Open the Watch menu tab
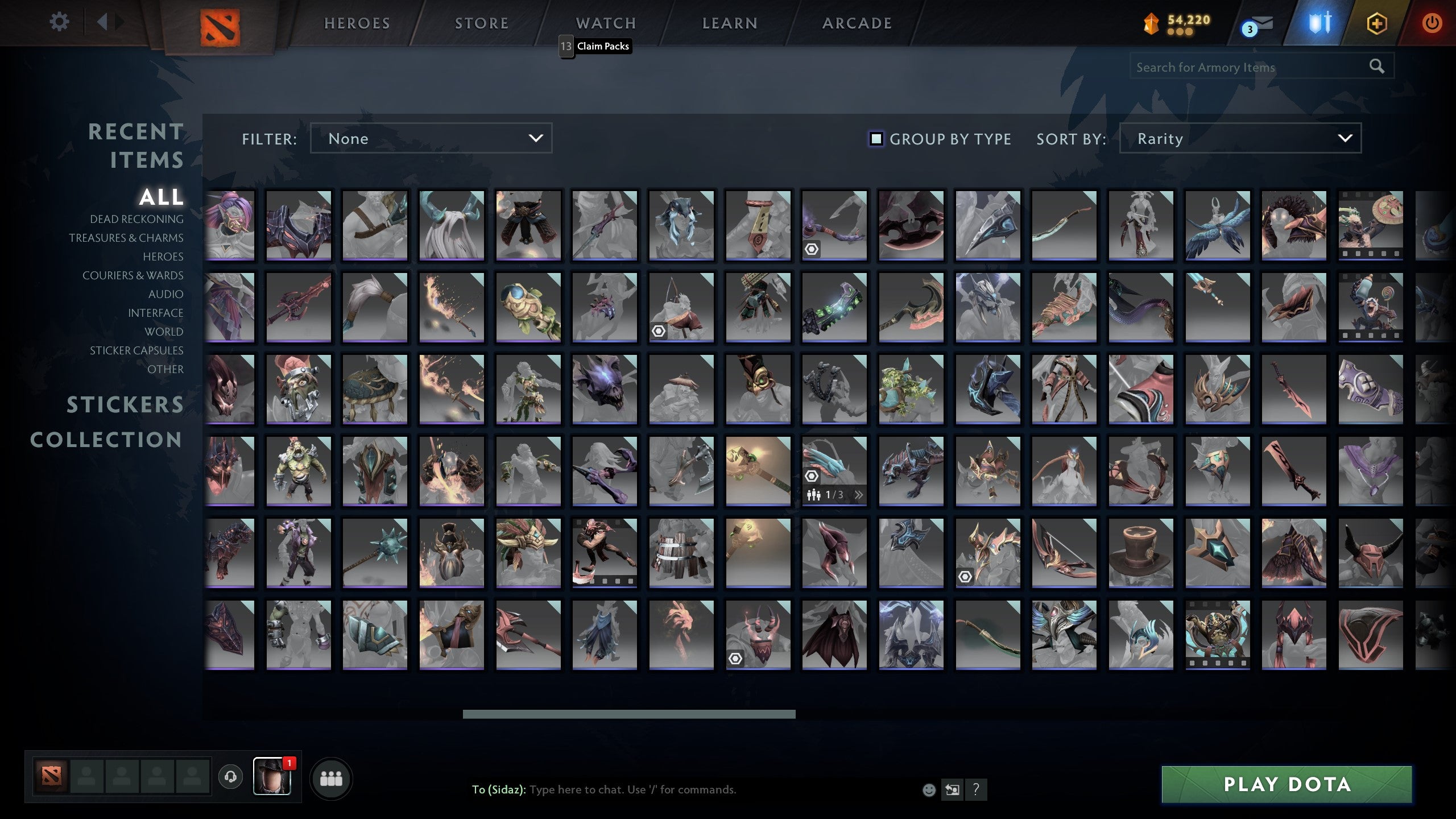The height and width of the screenshot is (819, 1456). [605, 23]
